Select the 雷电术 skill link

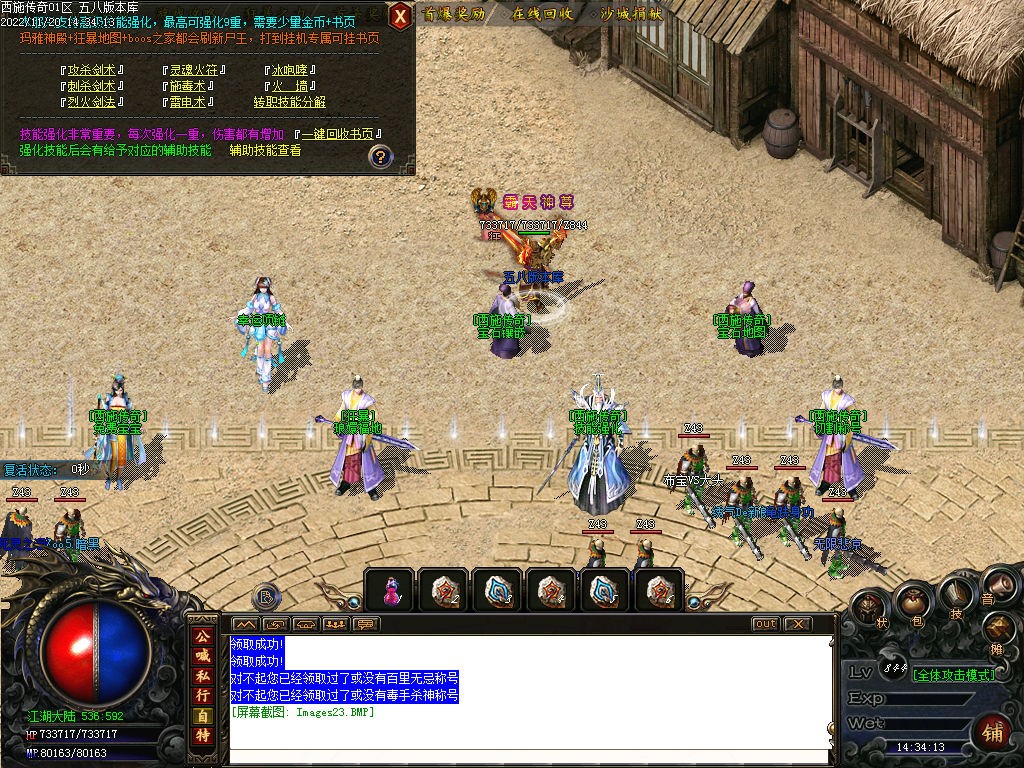click(187, 102)
